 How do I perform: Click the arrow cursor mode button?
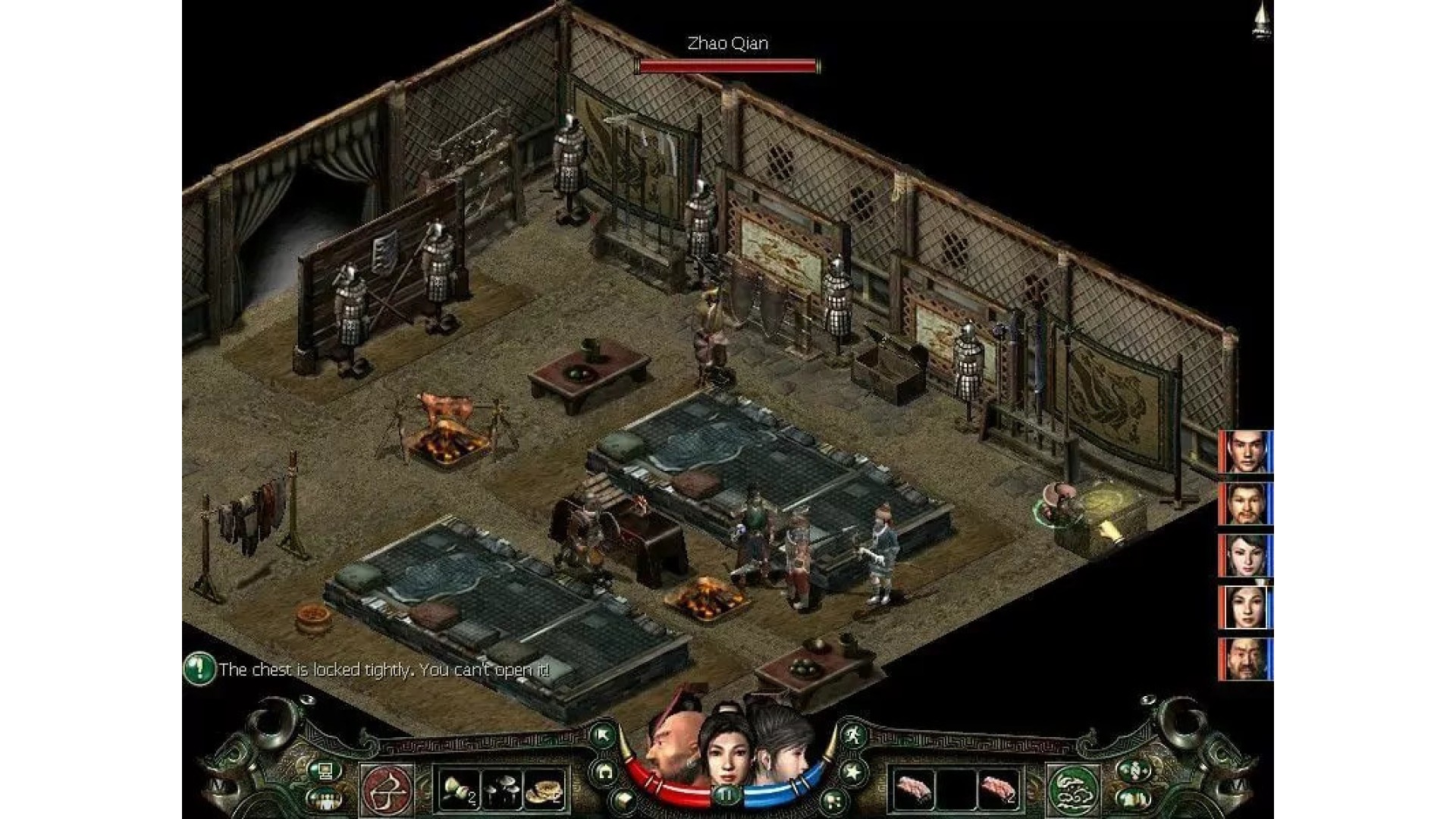604,734
